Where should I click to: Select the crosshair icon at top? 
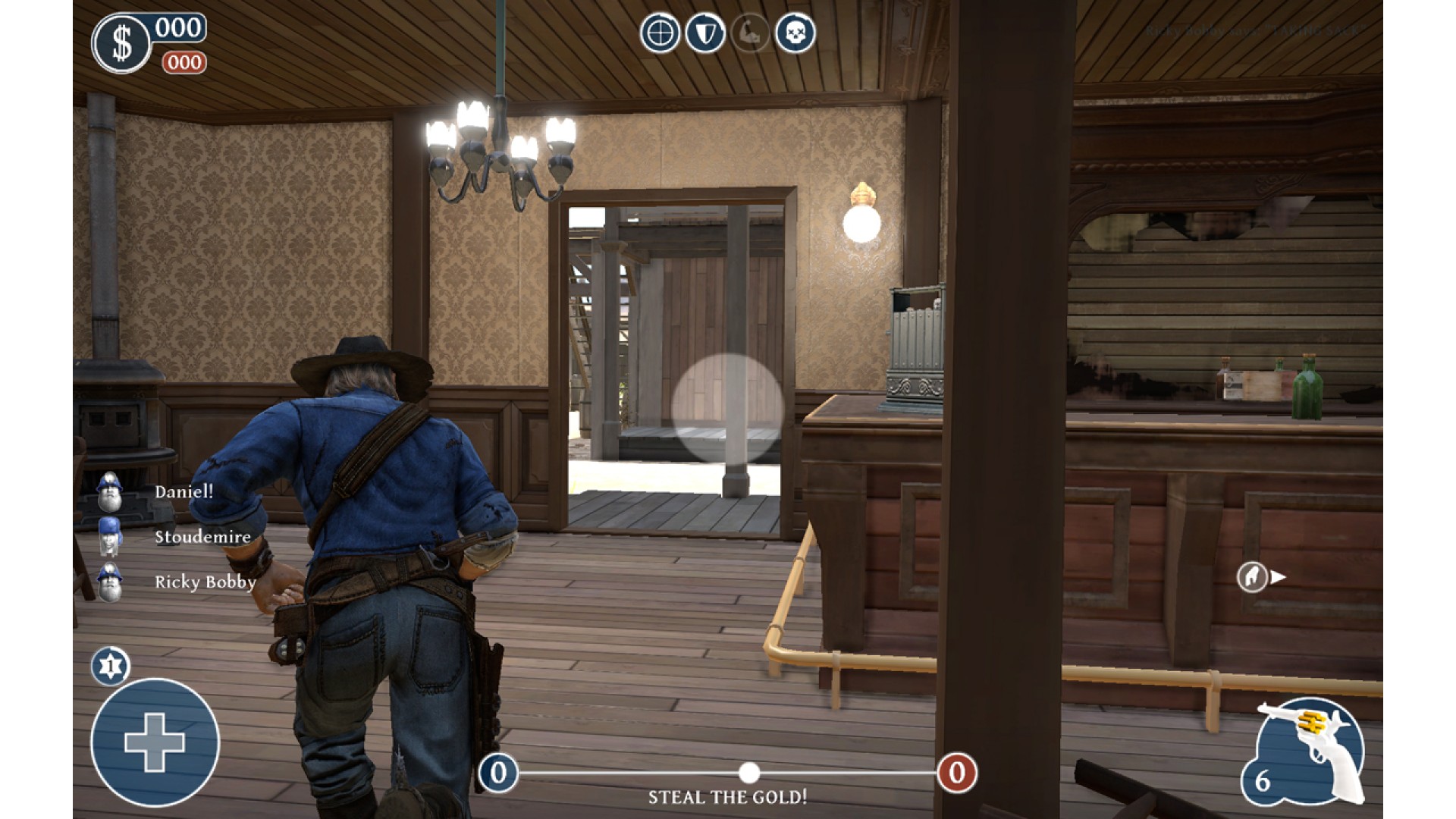(660, 33)
